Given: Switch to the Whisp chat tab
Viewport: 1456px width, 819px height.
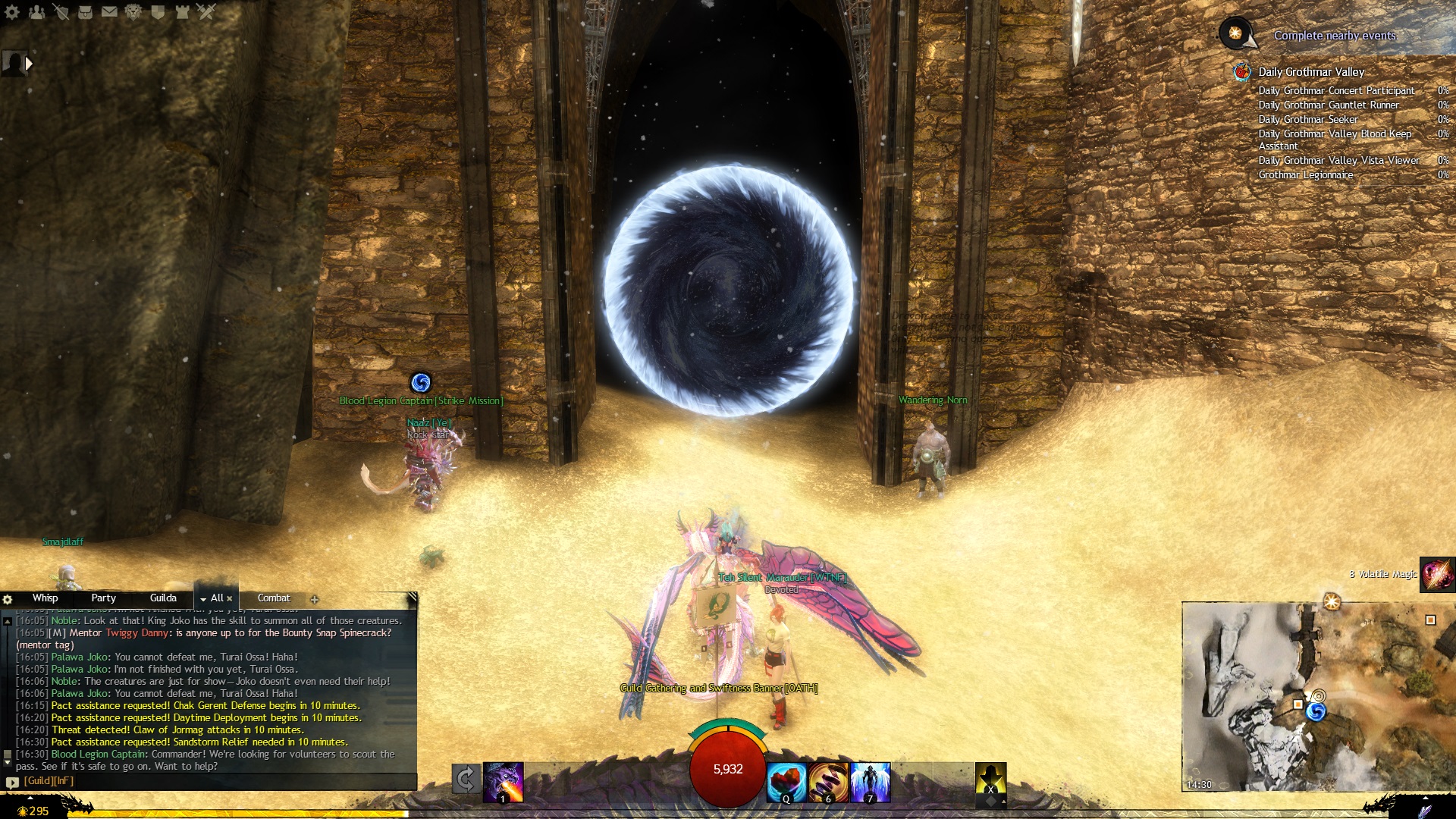Looking at the screenshot, I should [45, 598].
